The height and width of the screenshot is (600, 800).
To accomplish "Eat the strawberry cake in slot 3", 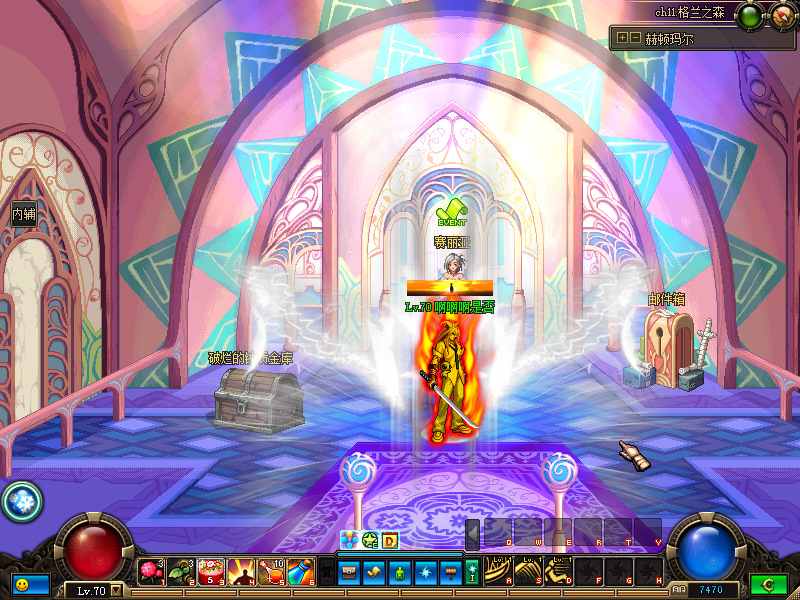I will coord(211,572).
